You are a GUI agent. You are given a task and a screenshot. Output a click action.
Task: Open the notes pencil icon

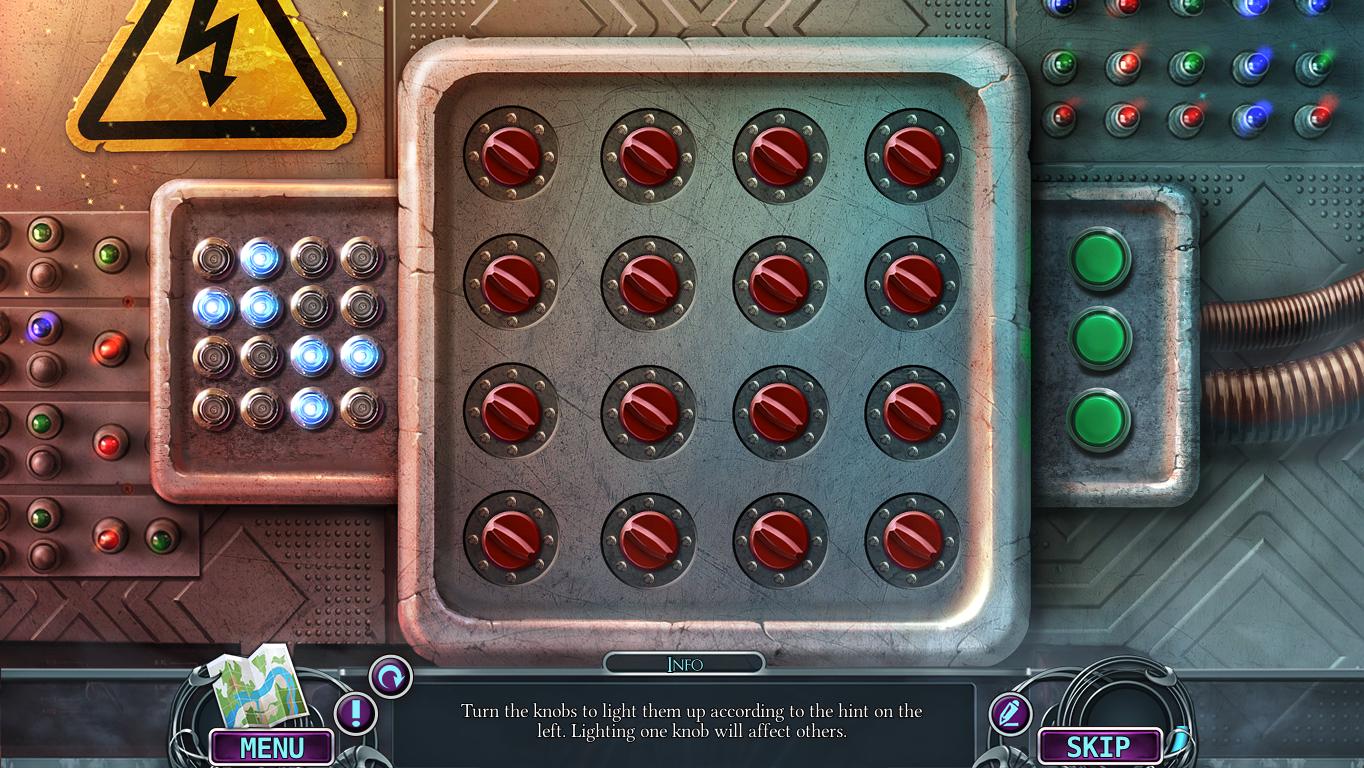tap(1010, 714)
